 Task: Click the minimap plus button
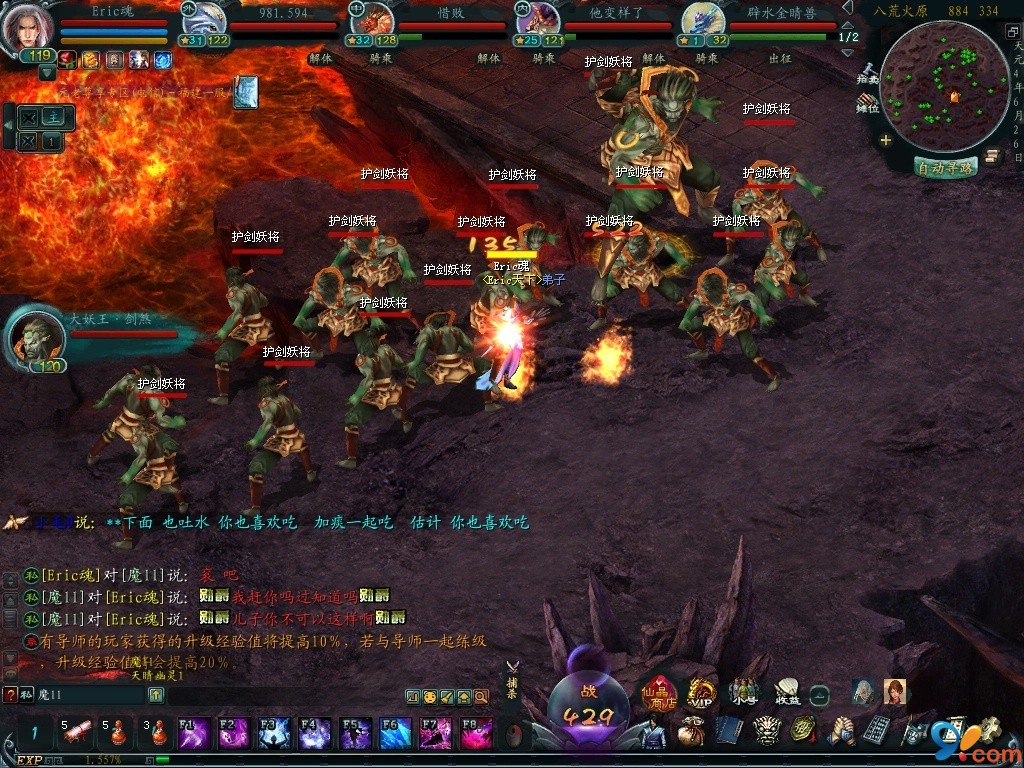[x=886, y=141]
